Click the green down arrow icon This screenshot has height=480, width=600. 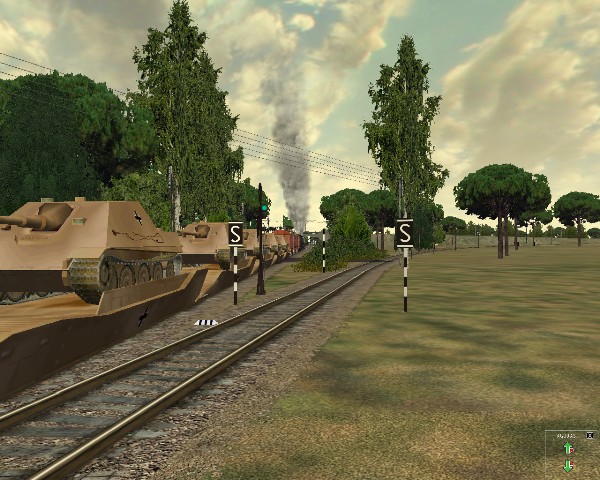point(568,466)
